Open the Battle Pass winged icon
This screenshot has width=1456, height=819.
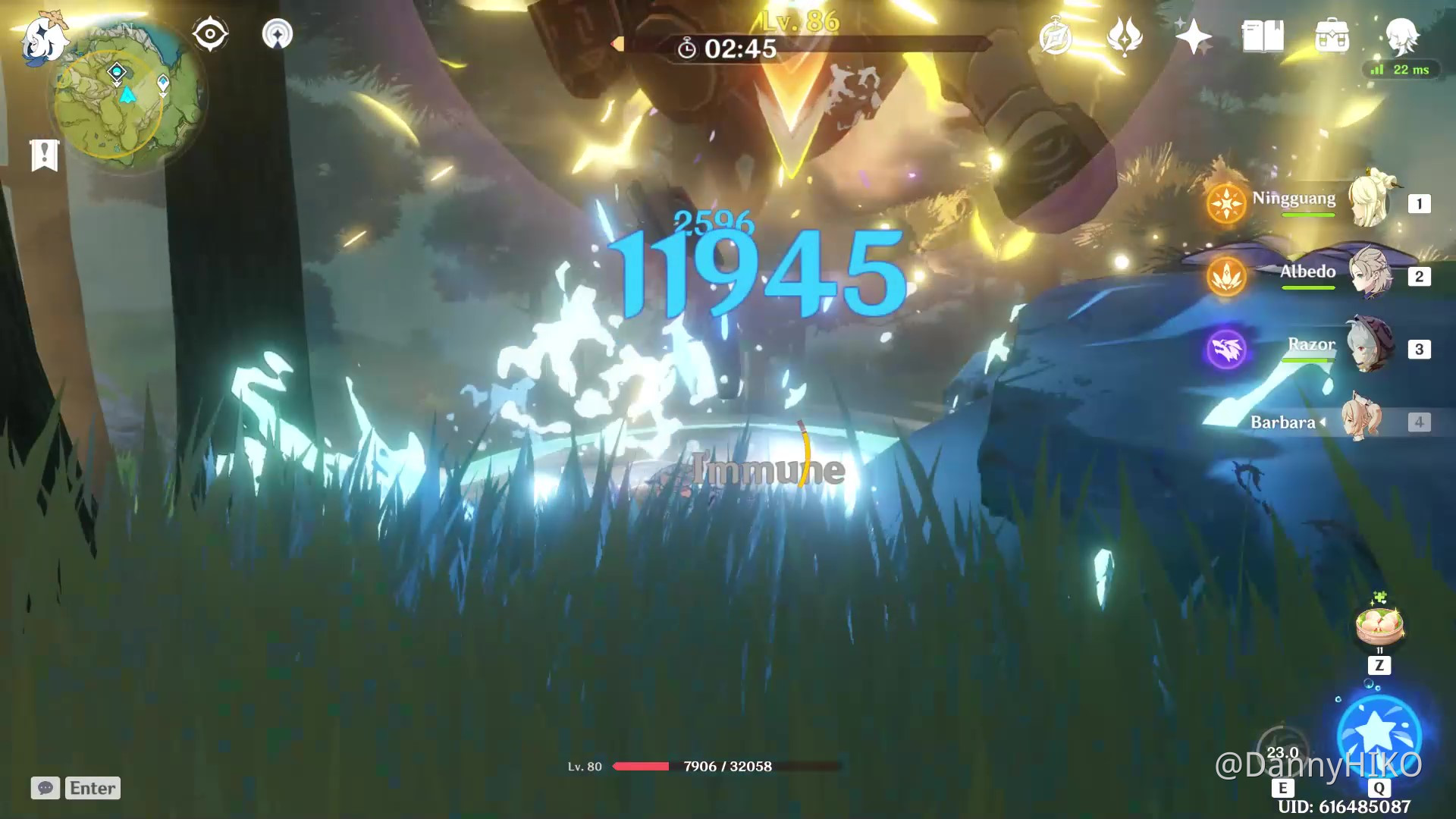click(x=1124, y=36)
